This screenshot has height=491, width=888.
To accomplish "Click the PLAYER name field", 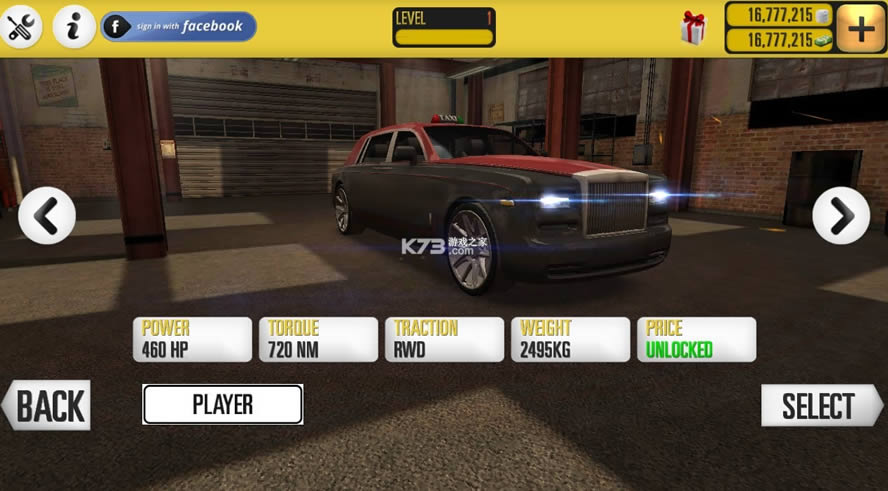I will pyautogui.click(x=222, y=405).
